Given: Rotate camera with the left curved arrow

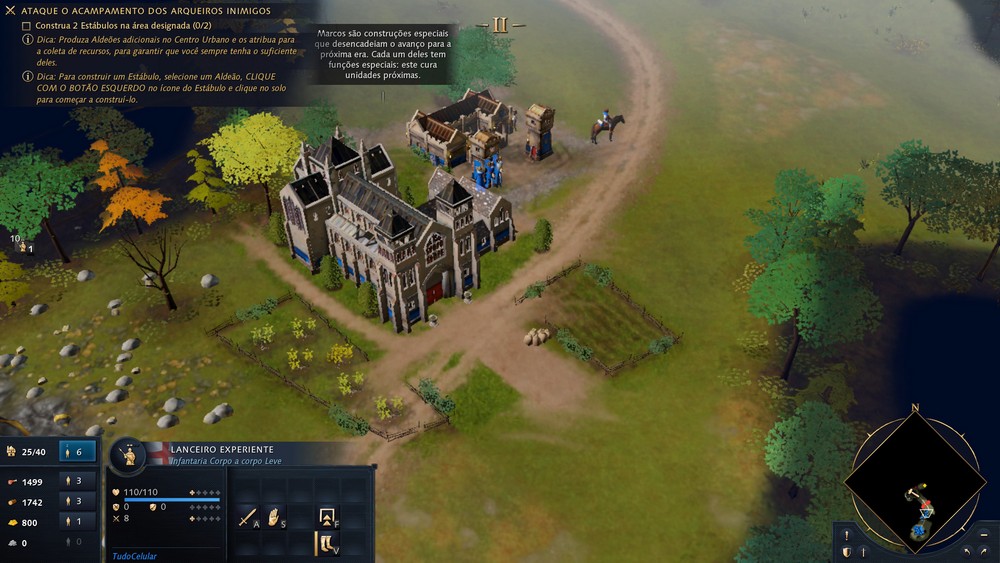Looking at the screenshot, I should click(x=967, y=552).
